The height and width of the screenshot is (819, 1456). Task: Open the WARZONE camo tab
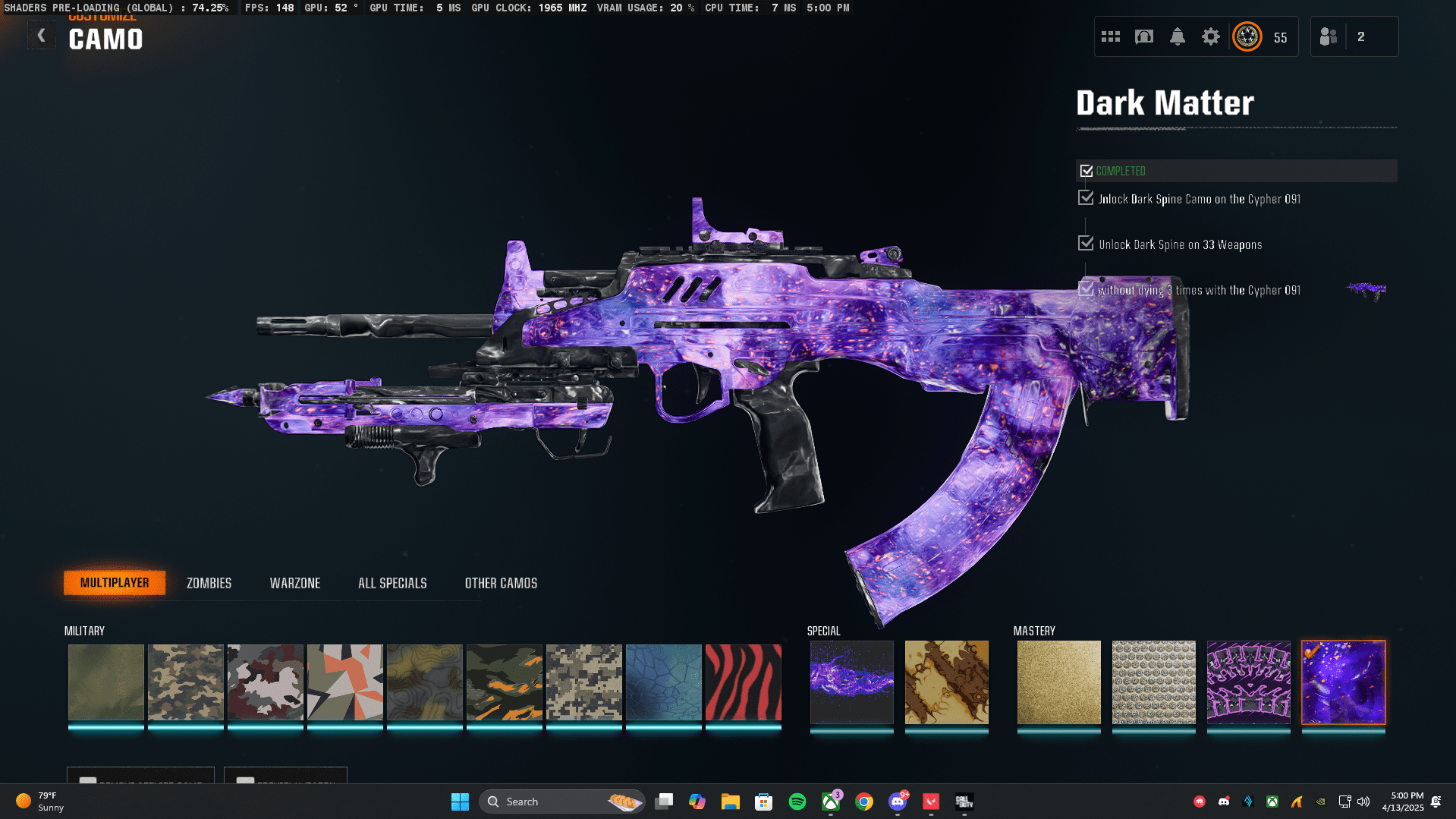295,582
